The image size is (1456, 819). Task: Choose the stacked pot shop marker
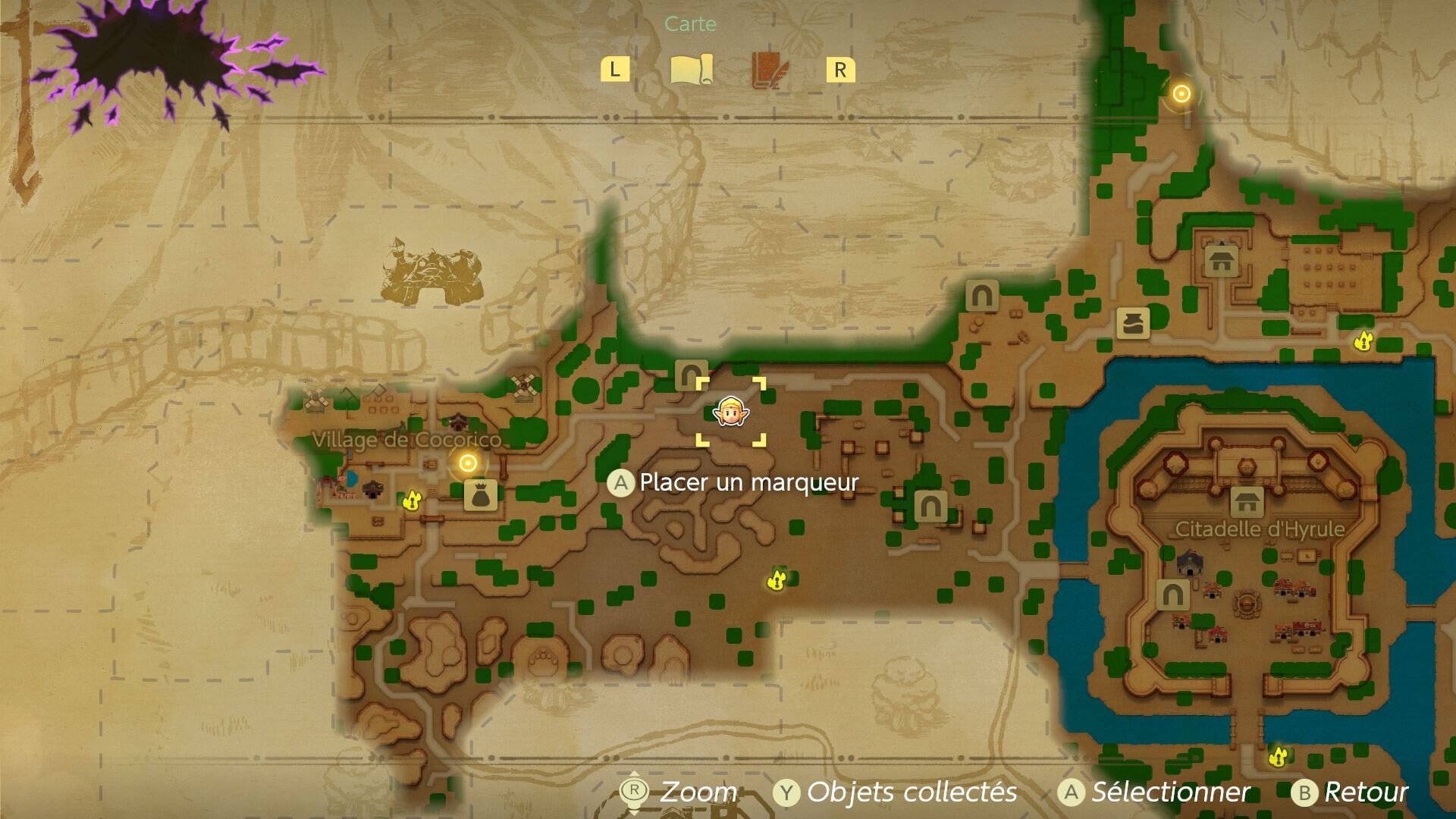(1133, 322)
